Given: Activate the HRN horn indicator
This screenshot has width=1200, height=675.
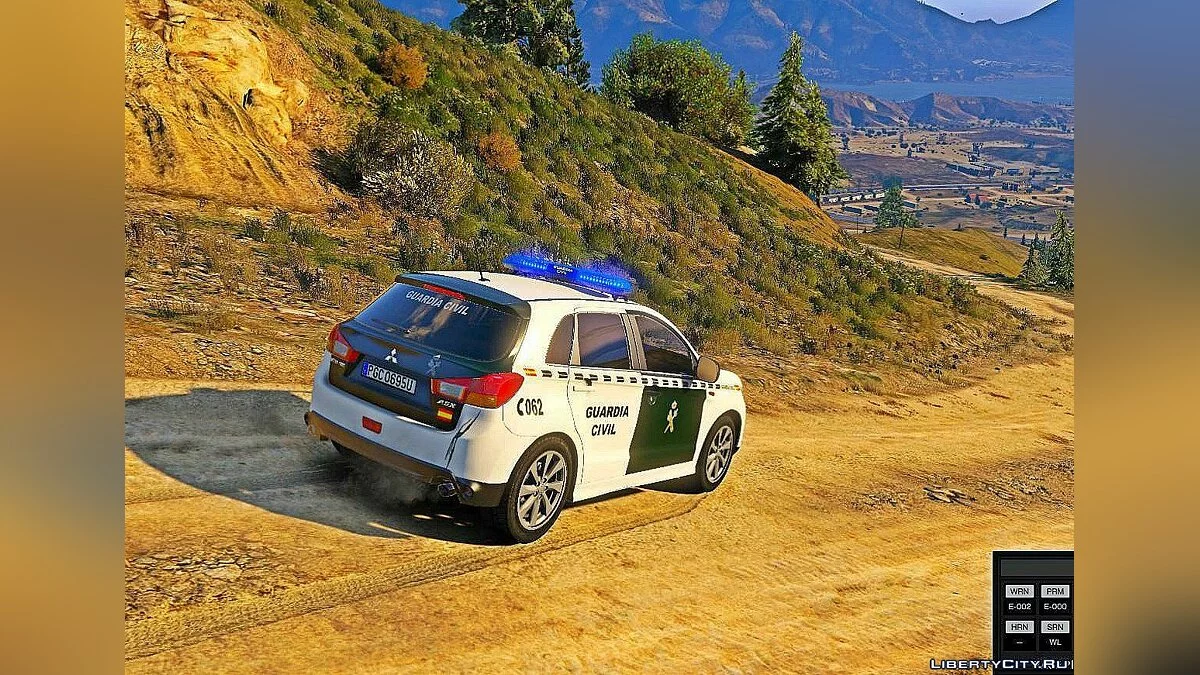Looking at the screenshot, I should [x=1019, y=627].
